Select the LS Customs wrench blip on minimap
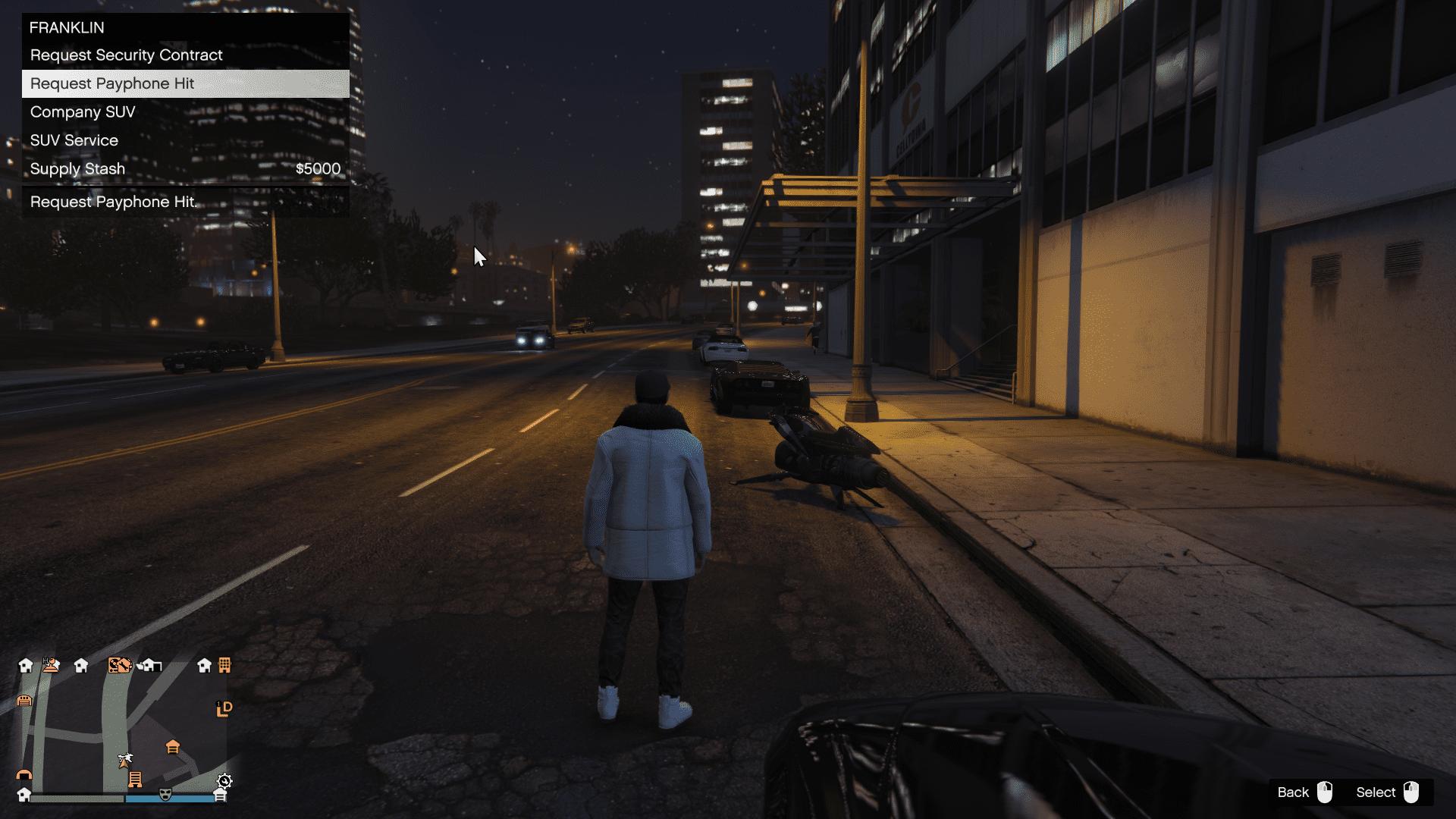The width and height of the screenshot is (1456, 819). [x=121, y=665]
